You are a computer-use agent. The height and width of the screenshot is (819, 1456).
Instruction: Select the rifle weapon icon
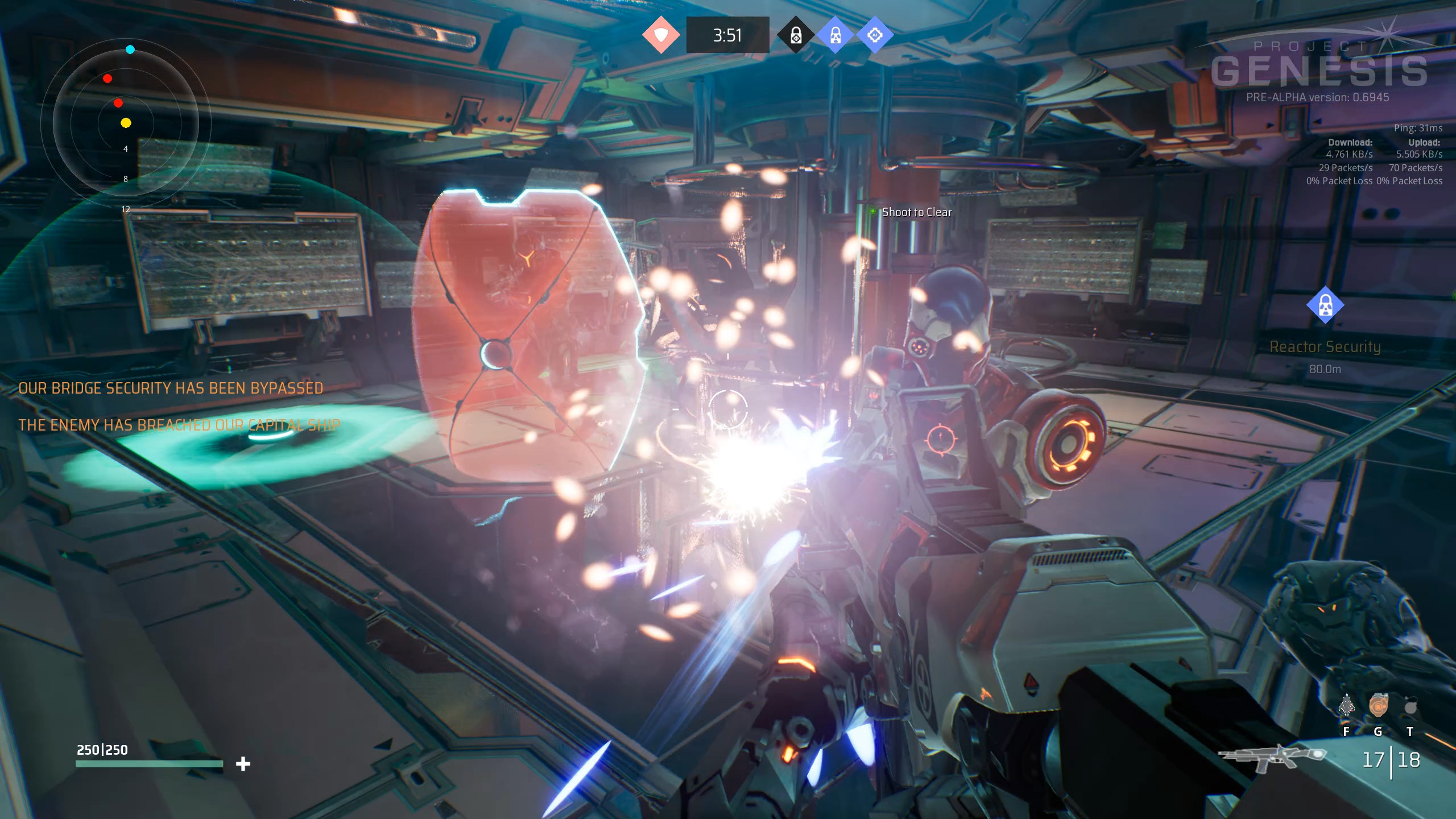(x=1271, y=756)
